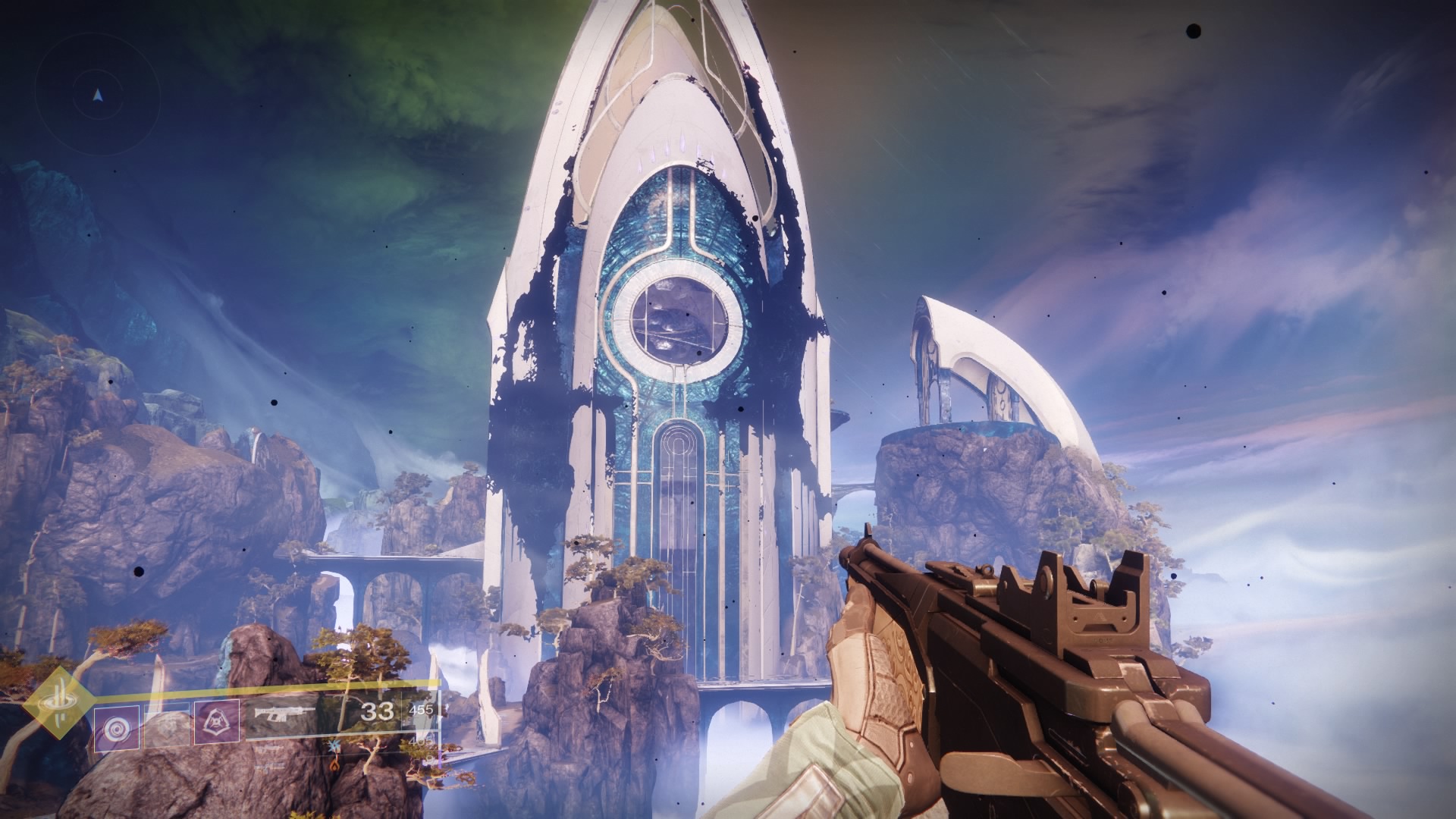Select the dimmed melee ability icon
This screenshot has height=819, width=1456.
[x=167, y=730]
